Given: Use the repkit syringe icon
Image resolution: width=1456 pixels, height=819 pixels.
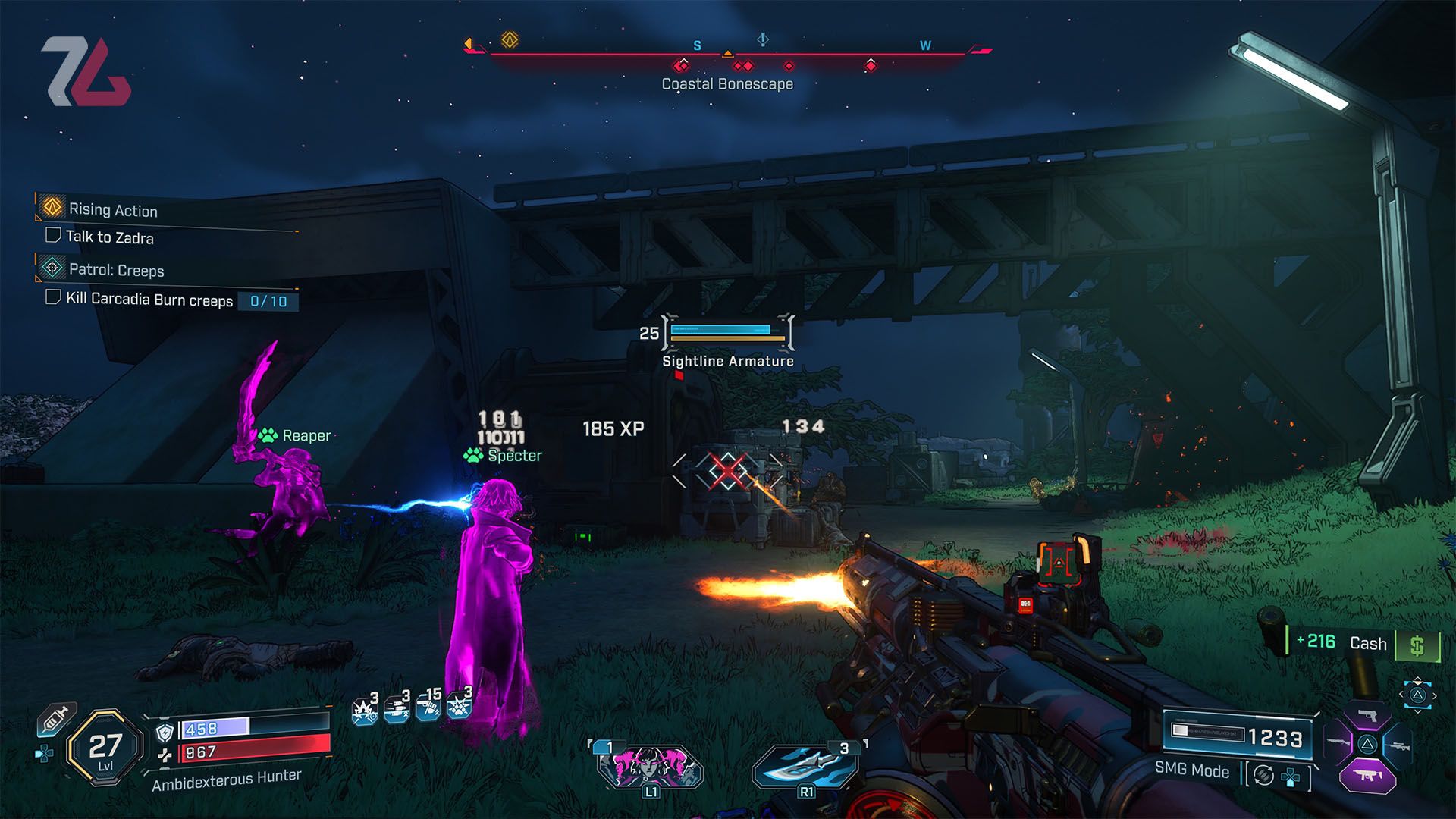Looking at the screenshot, I should (55, 719).
